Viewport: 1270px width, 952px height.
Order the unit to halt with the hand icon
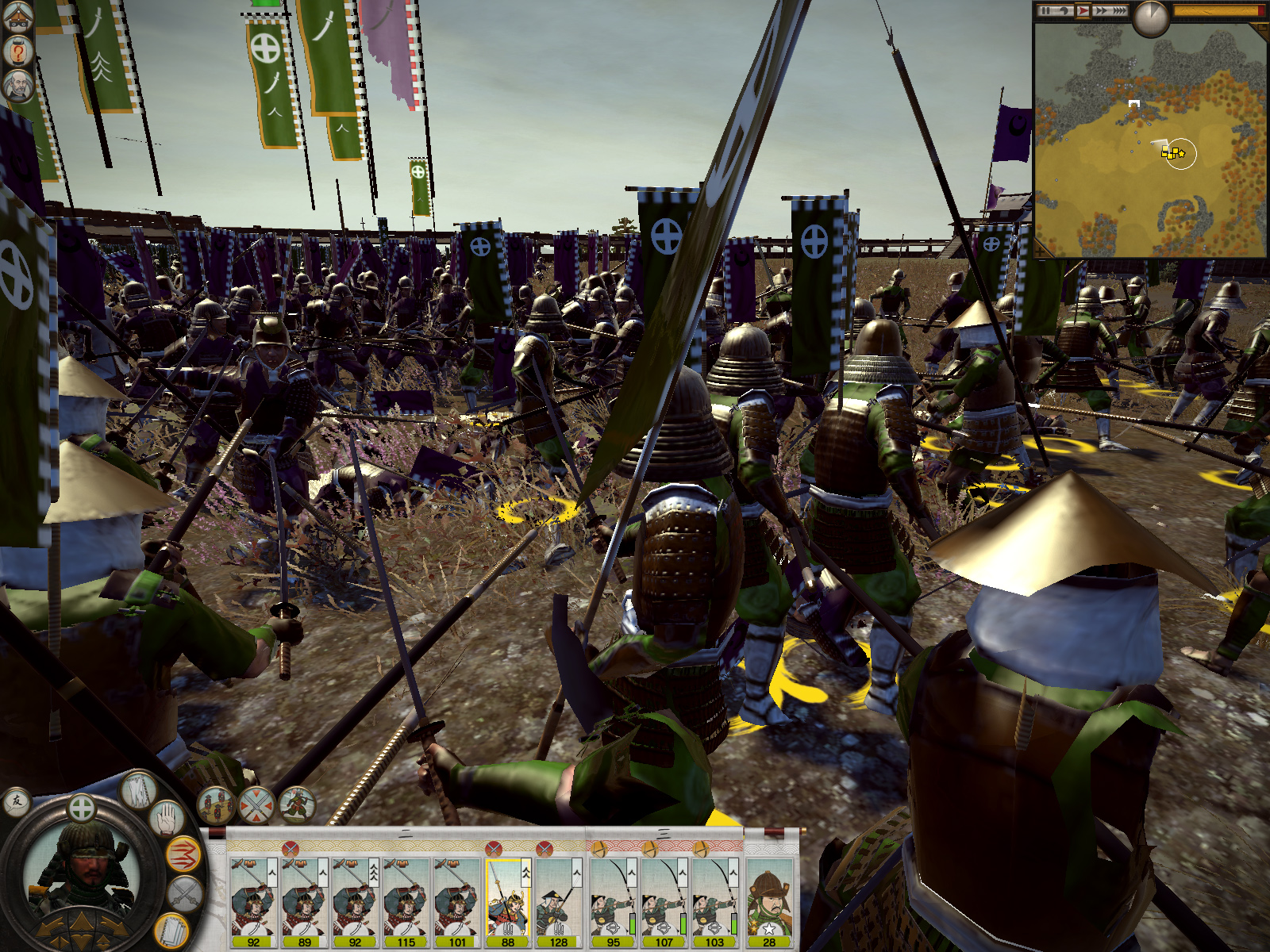pos(166,820)
